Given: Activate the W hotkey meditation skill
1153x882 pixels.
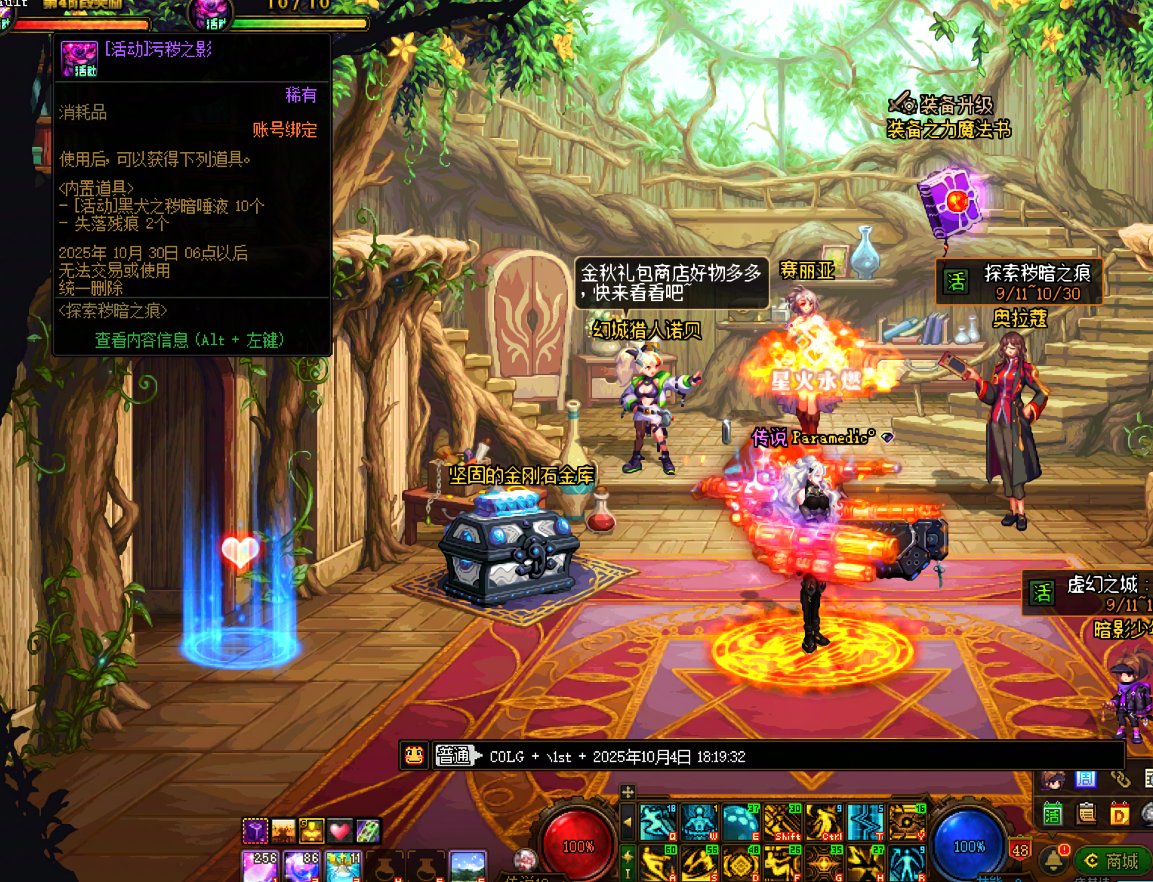Looking at the screenshot, I should point(698,822).
